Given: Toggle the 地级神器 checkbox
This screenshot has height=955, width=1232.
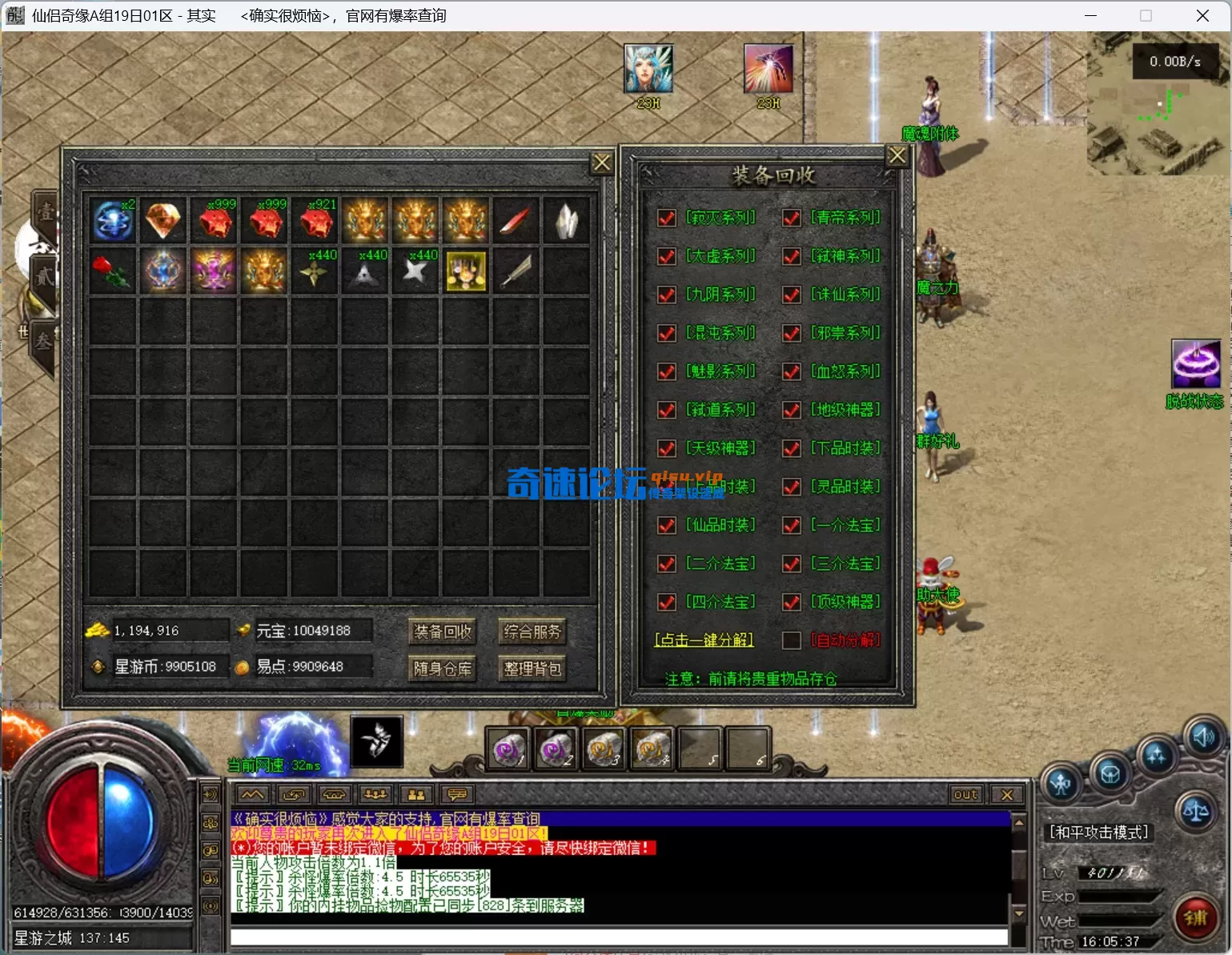Looking at the screenshot, I should tap(792, 410).
